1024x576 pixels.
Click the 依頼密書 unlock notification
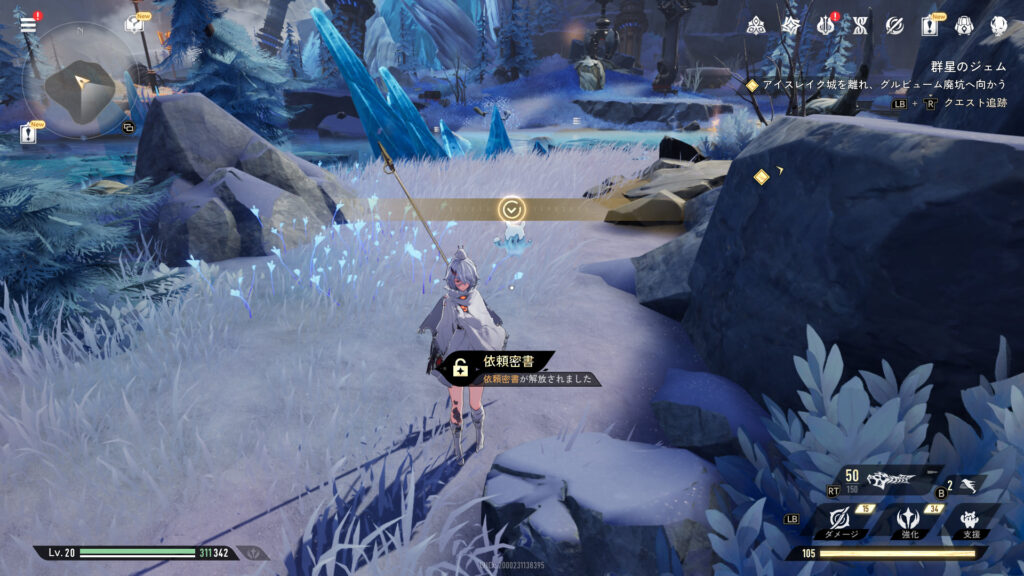coord(512,368)
